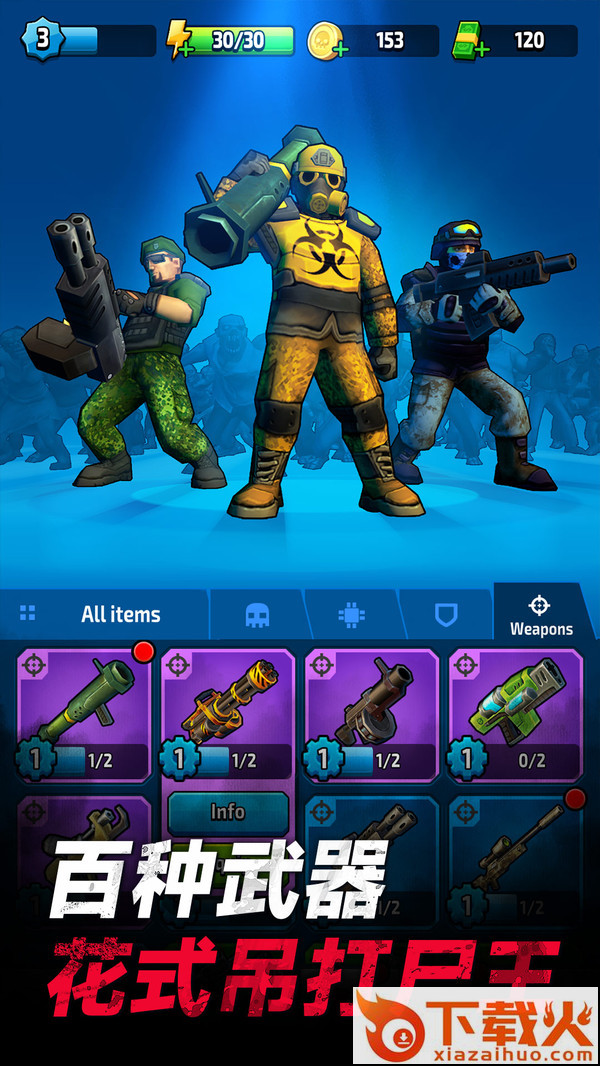
Task: Open the skull category tab
Action: (257, 615)
